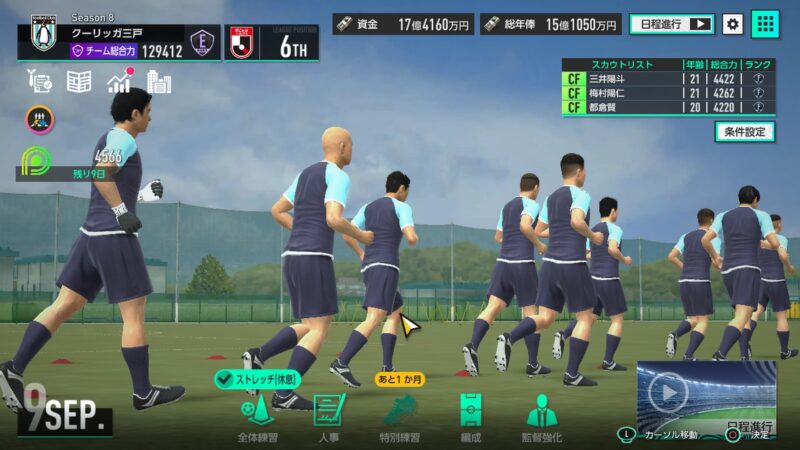The image size is (800, 450).
Task: Open the green grid menu button
Action: (765, 23)
